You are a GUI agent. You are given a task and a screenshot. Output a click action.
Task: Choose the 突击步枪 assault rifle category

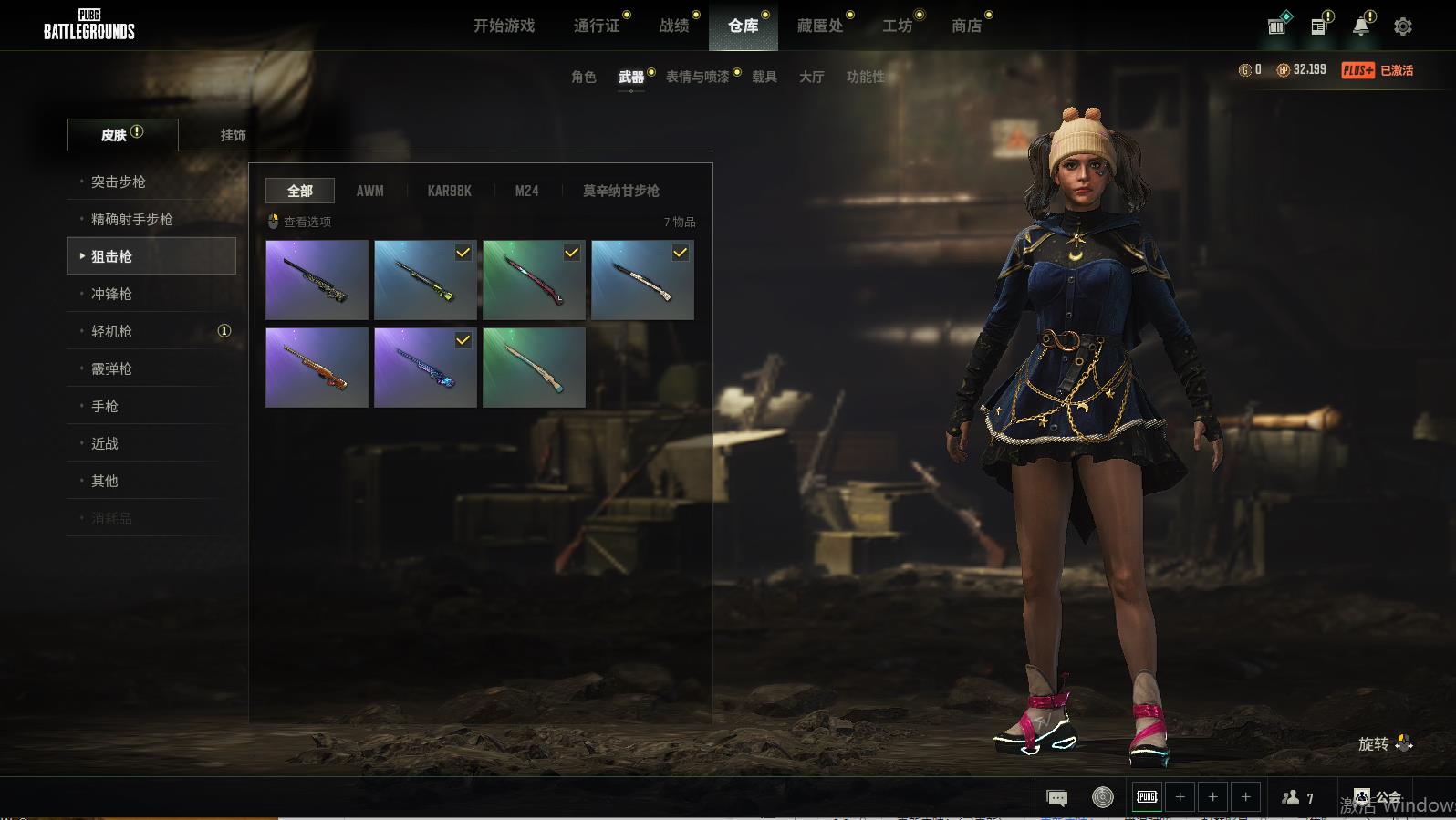coord(119,182)
